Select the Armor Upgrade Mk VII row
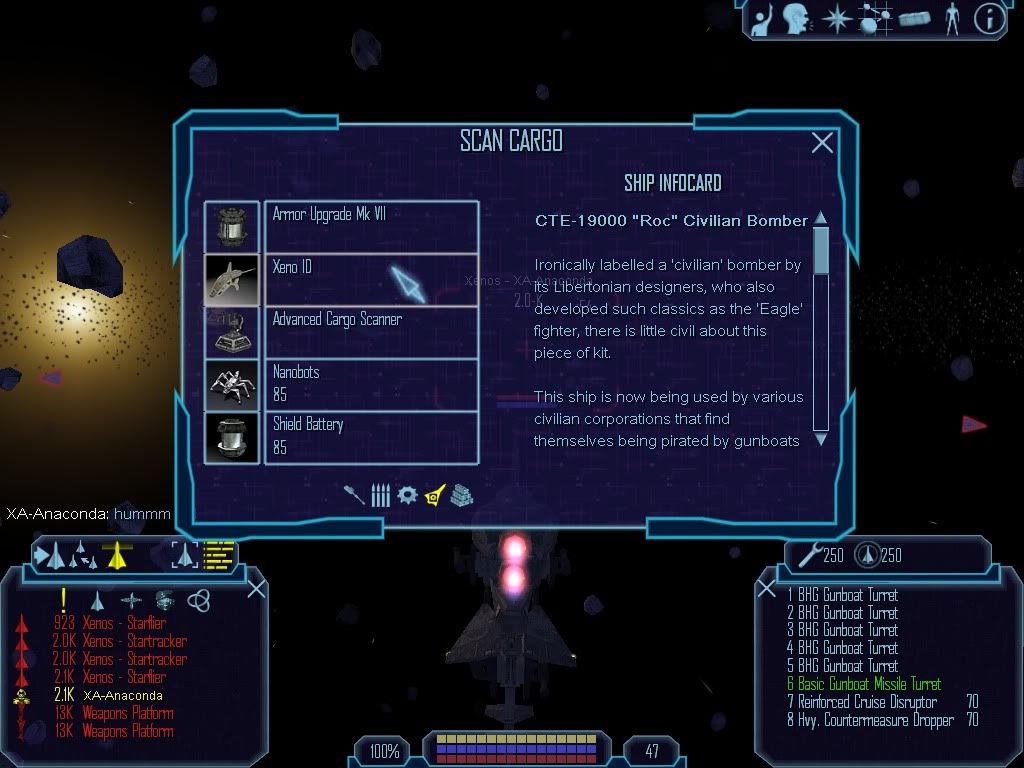1024x768 pixels. [x=370, y=227]
